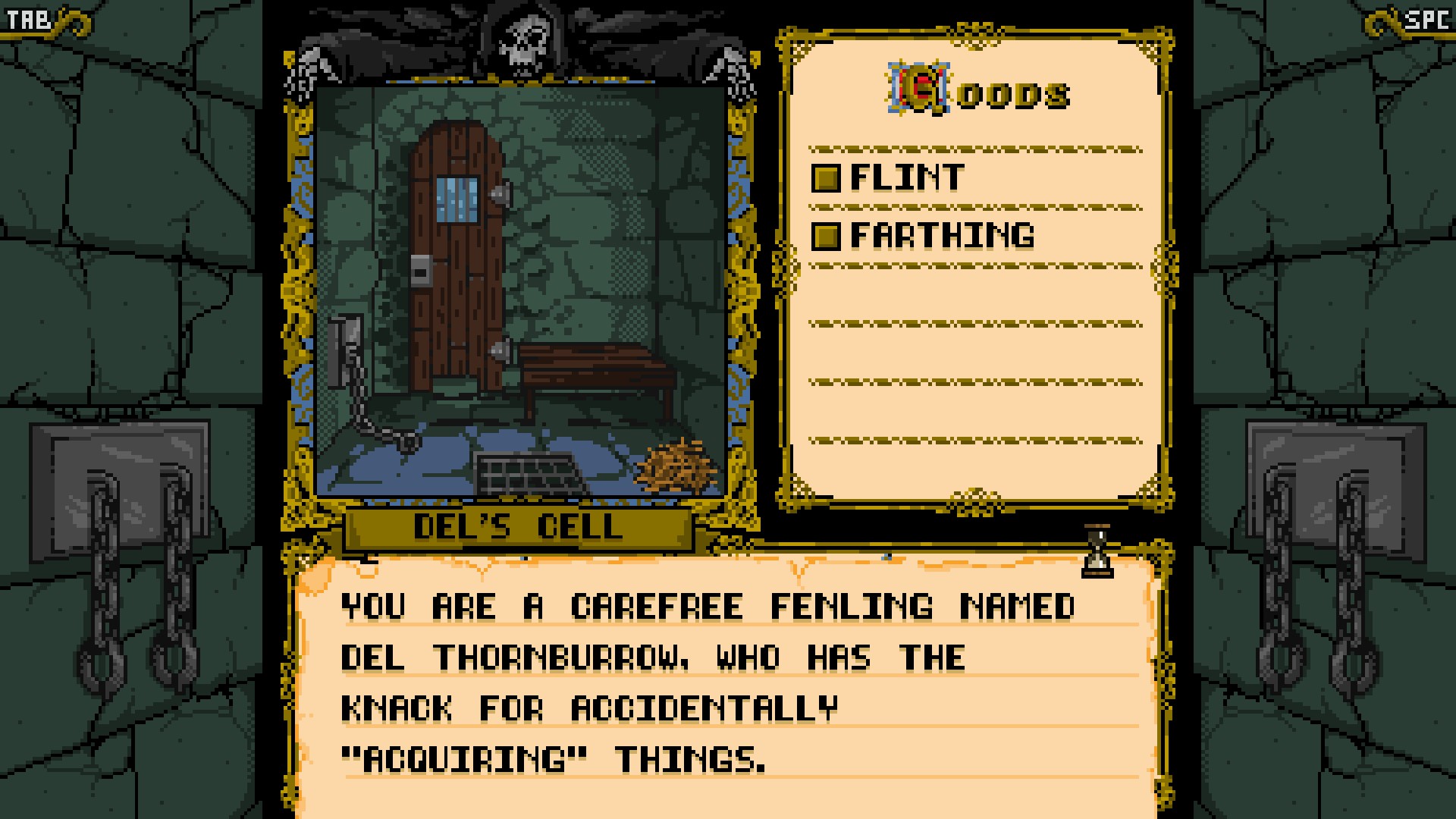Choose the Farthing inventory entry

click(941, 236)
